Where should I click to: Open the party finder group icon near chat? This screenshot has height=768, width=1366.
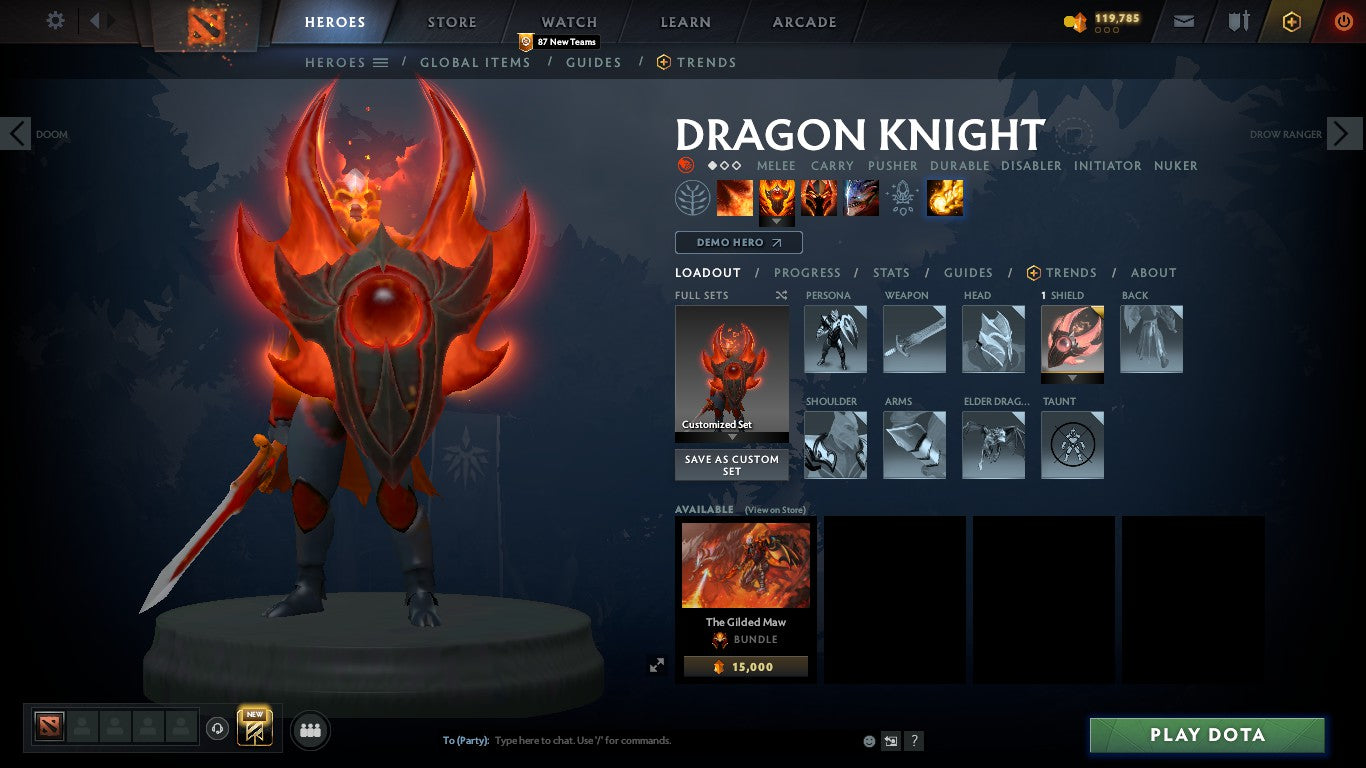pos(309,730)
